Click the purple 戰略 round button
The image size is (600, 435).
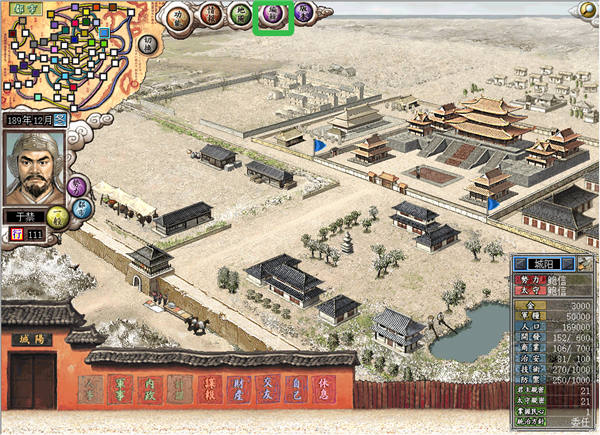(x=305, y=12)
